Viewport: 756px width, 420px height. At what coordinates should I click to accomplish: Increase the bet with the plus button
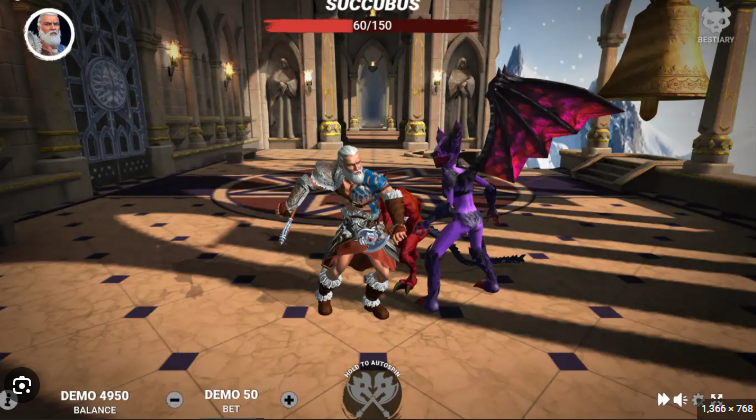click(x=289, y=399)
